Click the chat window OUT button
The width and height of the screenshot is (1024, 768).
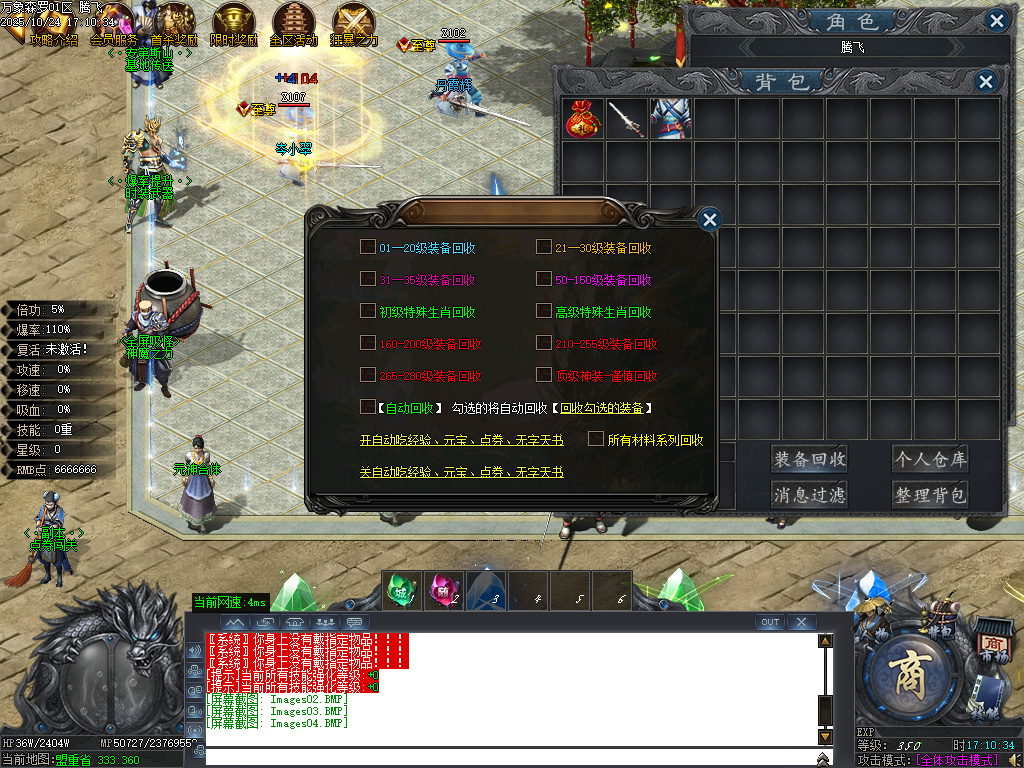(769, 622)
